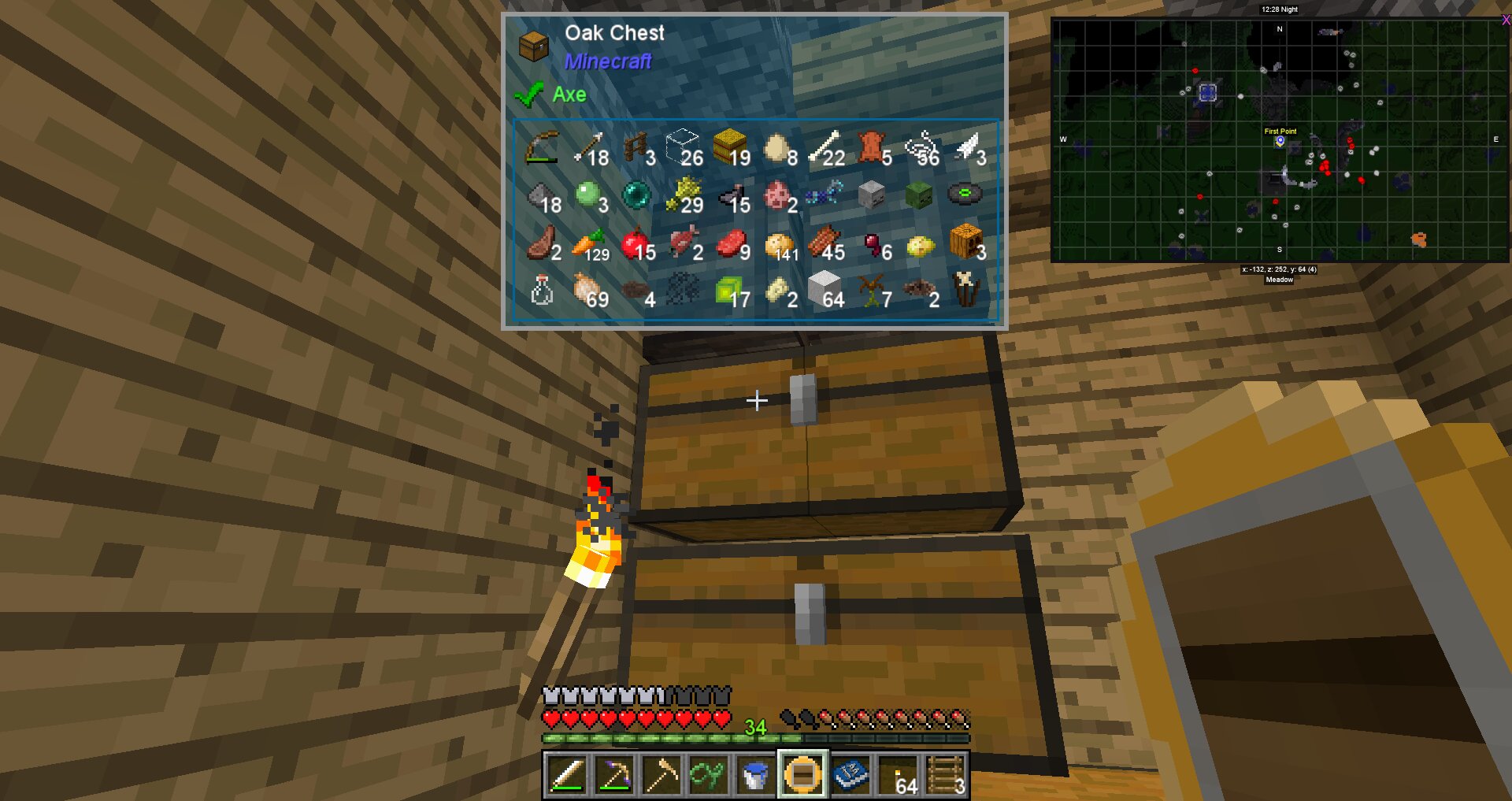Click the oak chest icon in the tooltip header
Image resolution: width=1512 pixels, height=801 pixels.
(535, 47)
